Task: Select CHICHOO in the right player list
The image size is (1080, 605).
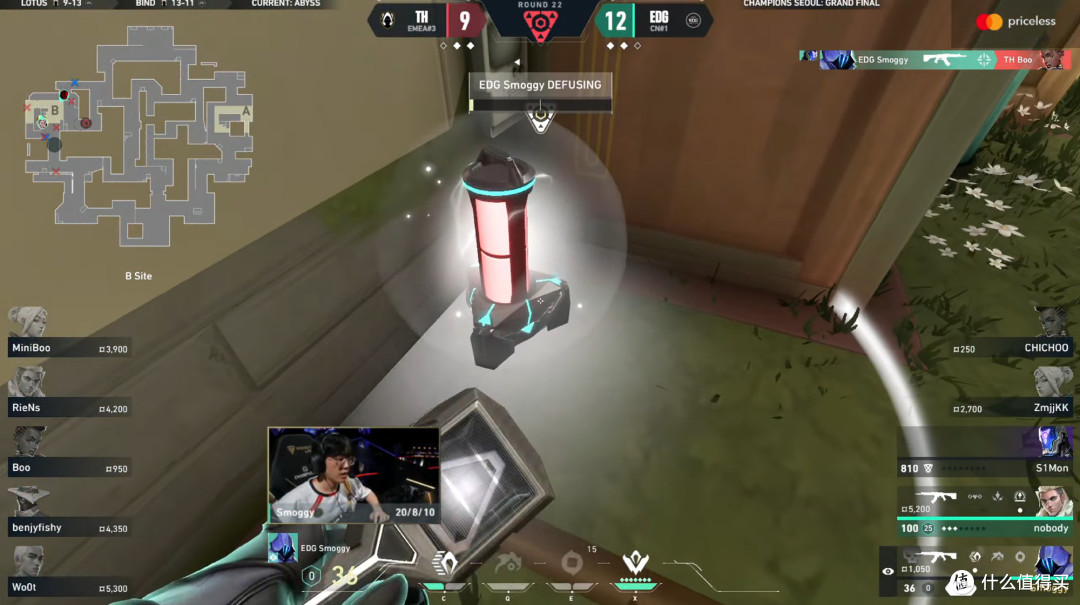Action: tap(1012, 339)
